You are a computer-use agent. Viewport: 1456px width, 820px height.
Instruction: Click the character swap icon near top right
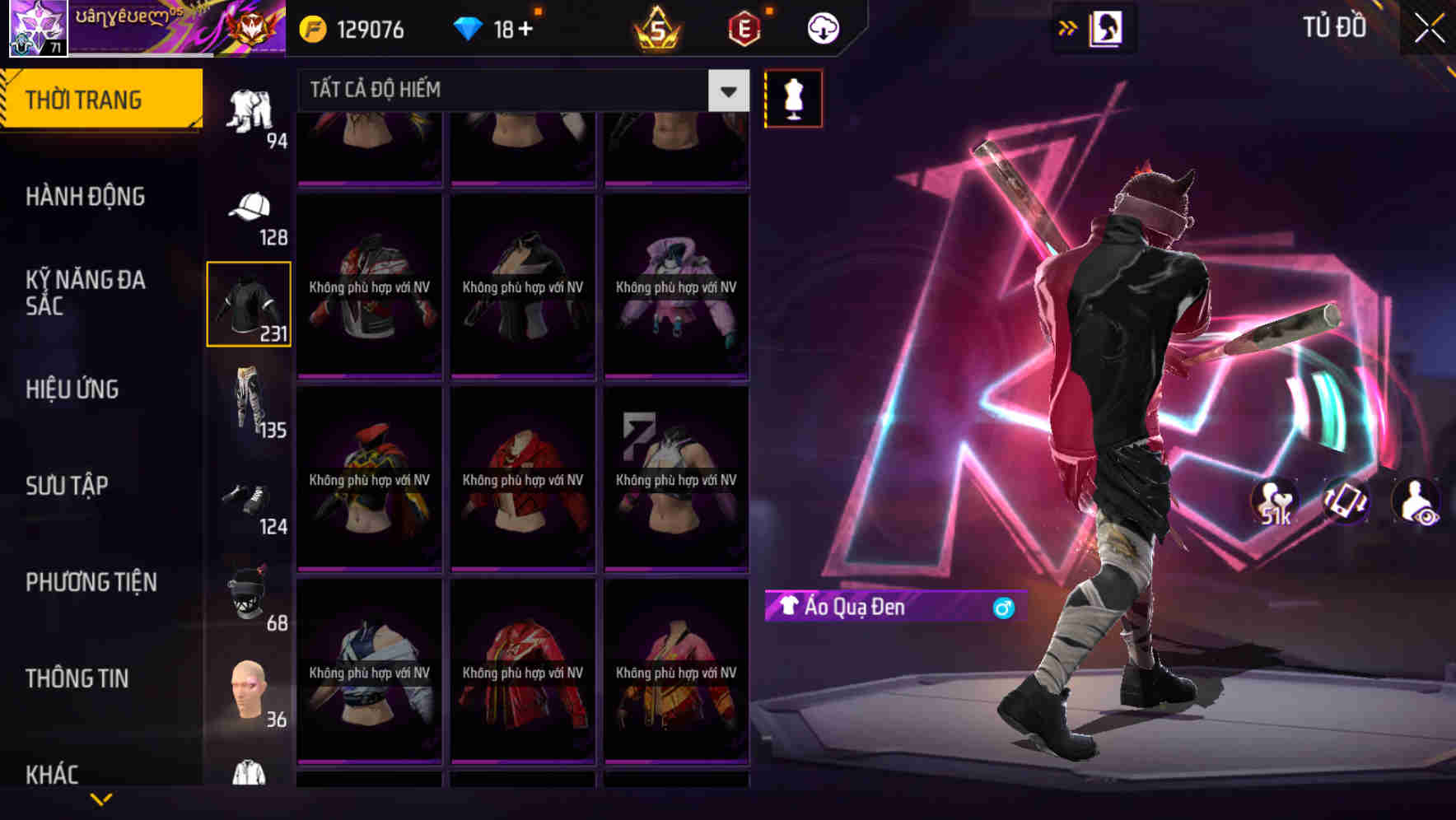(1108, 27)
